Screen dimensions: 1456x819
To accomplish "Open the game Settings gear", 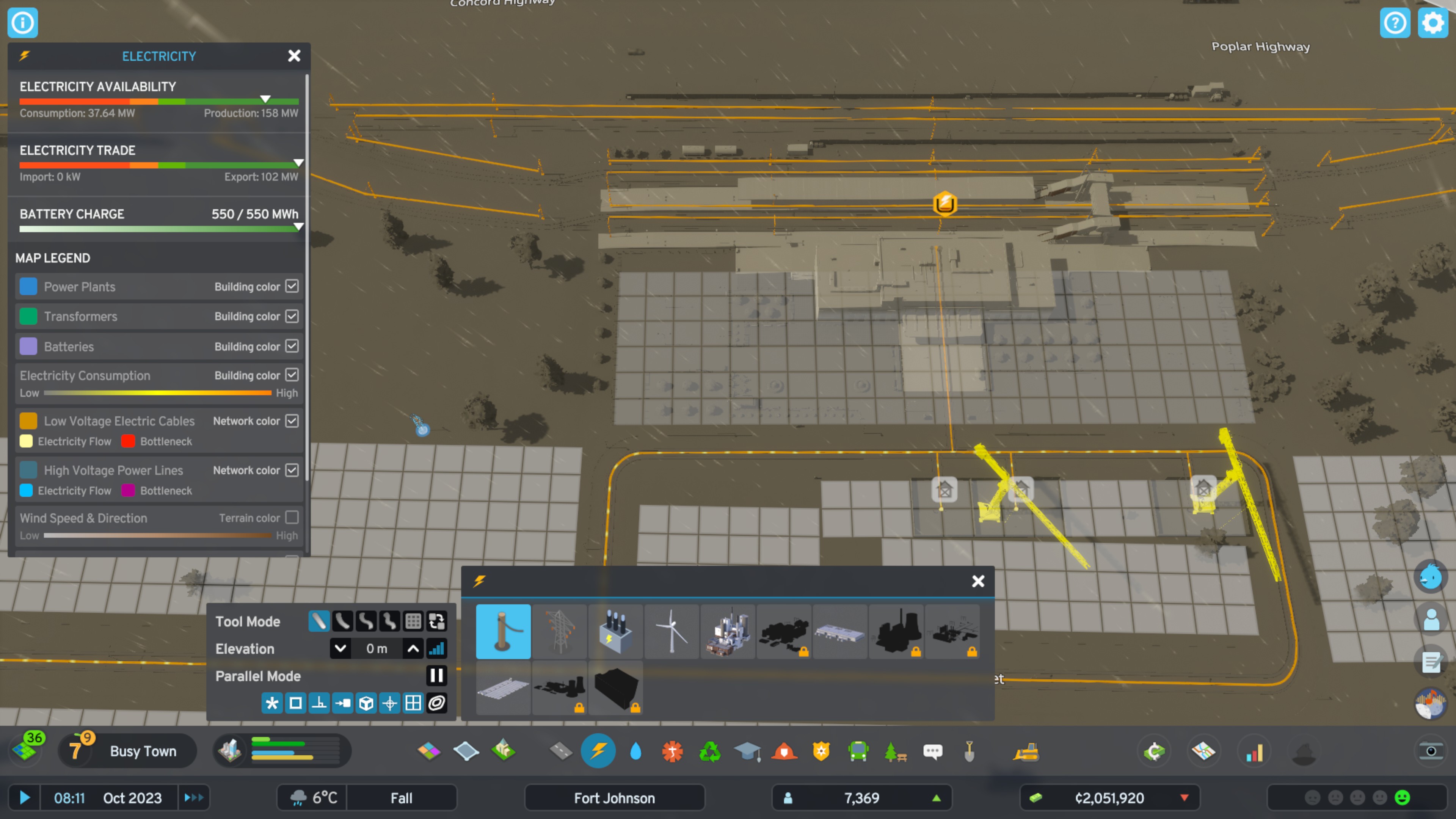I will [x=1433, y=23].
